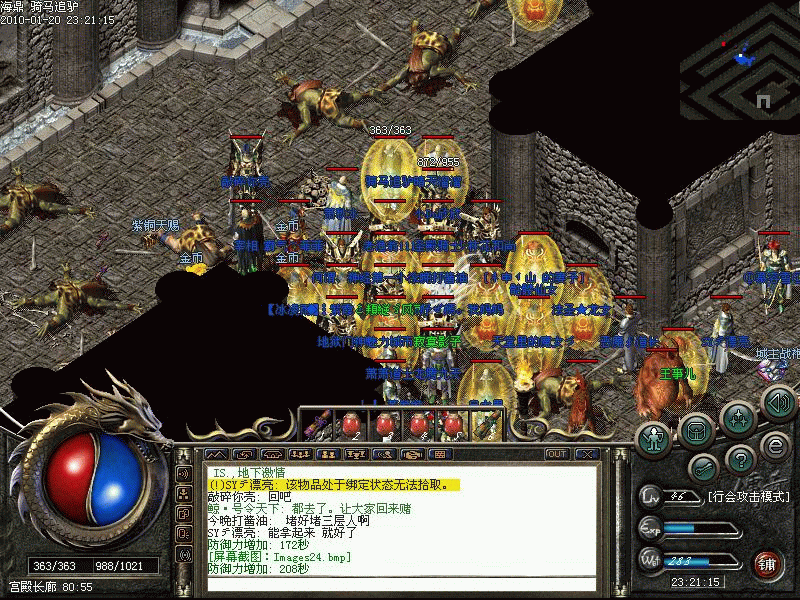Open the bag inventory round button
This screenshot has height=600, width=800.
pyautogui.click(x=696, y=430)
